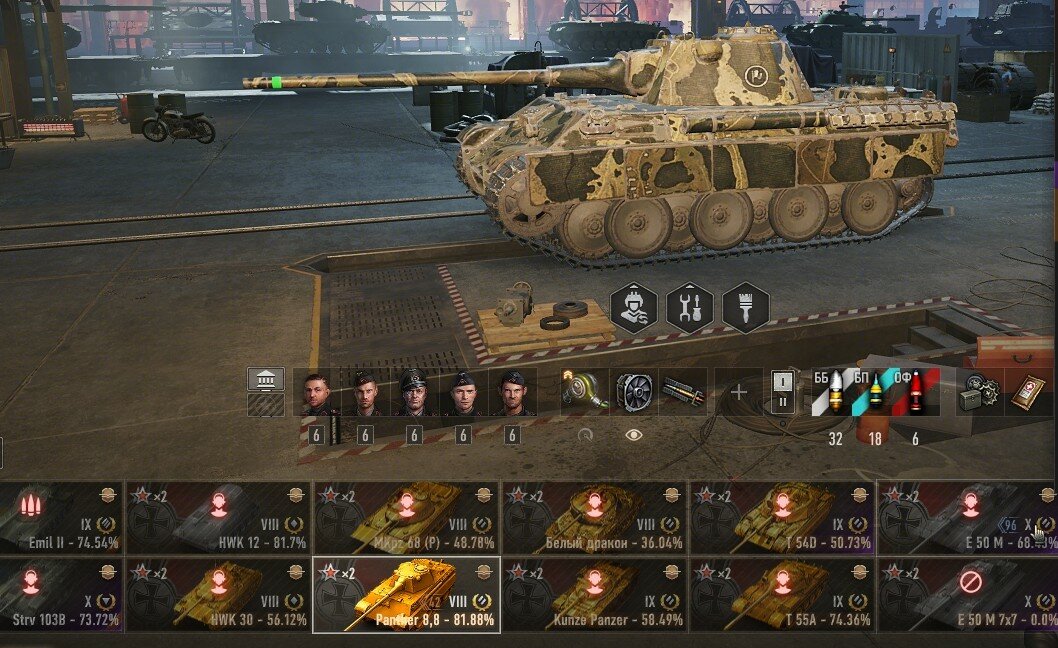The width and height of the screenshot is (1058, 648).
Task: Select the ББ armor-piercing shell slot
Action: 829,392
